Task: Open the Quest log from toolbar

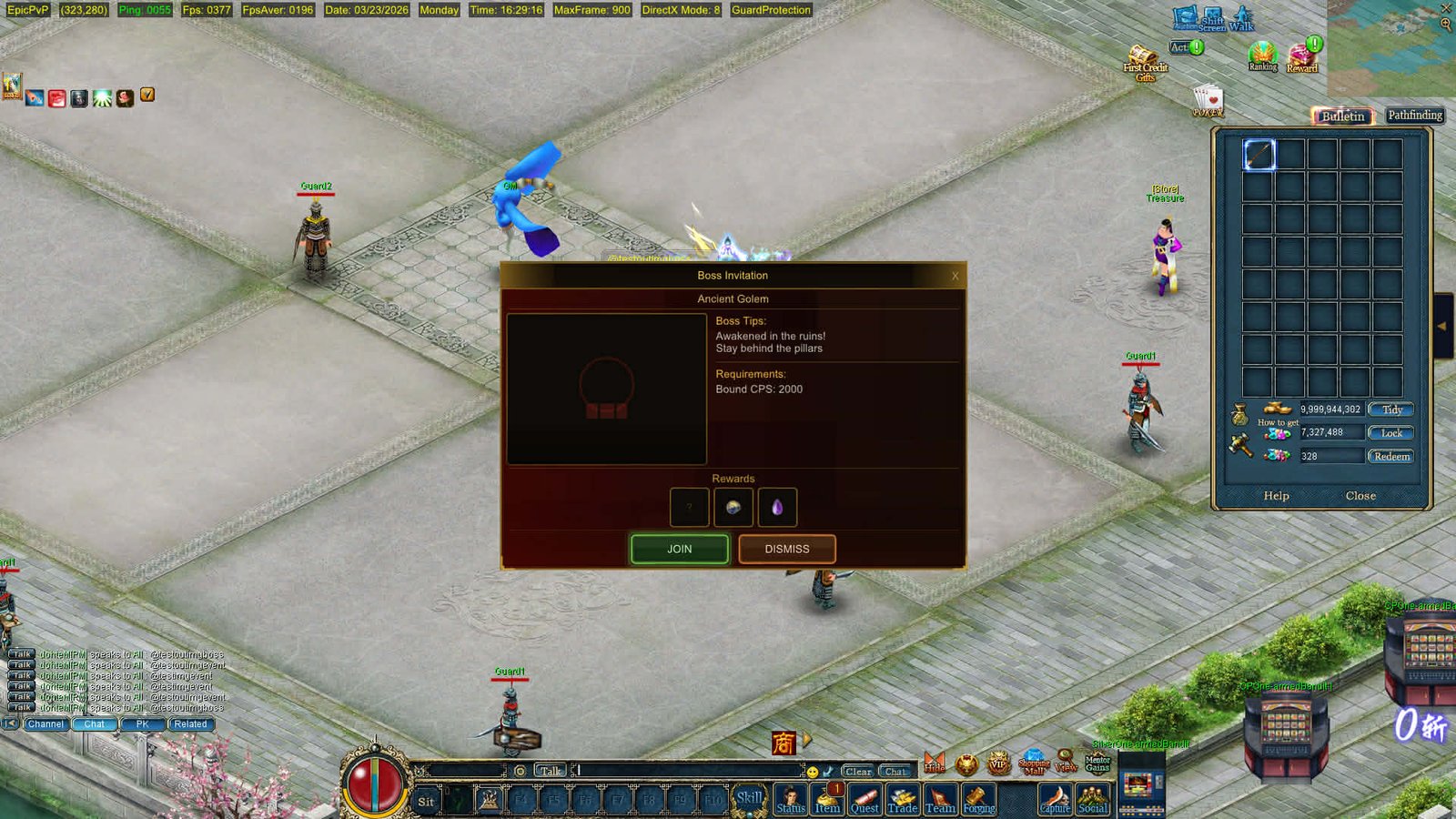Action: (x=864, y=801)
